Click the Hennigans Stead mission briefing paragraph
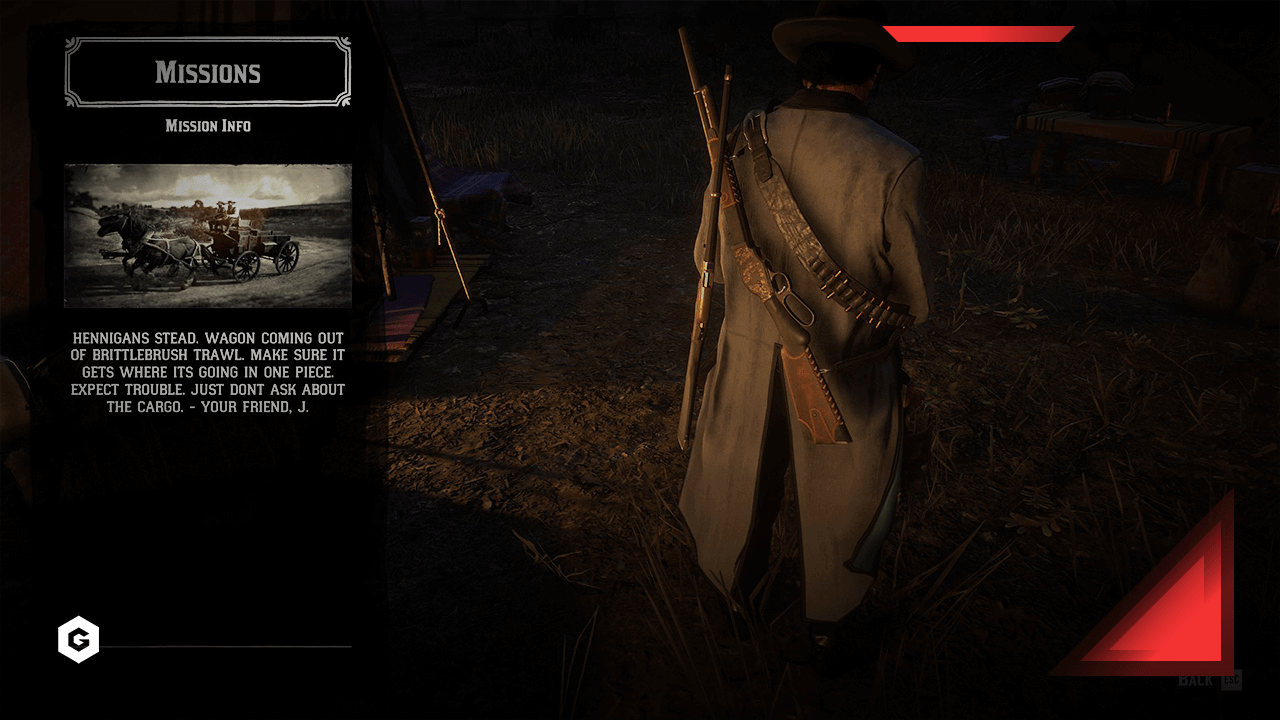 [207, 370]
